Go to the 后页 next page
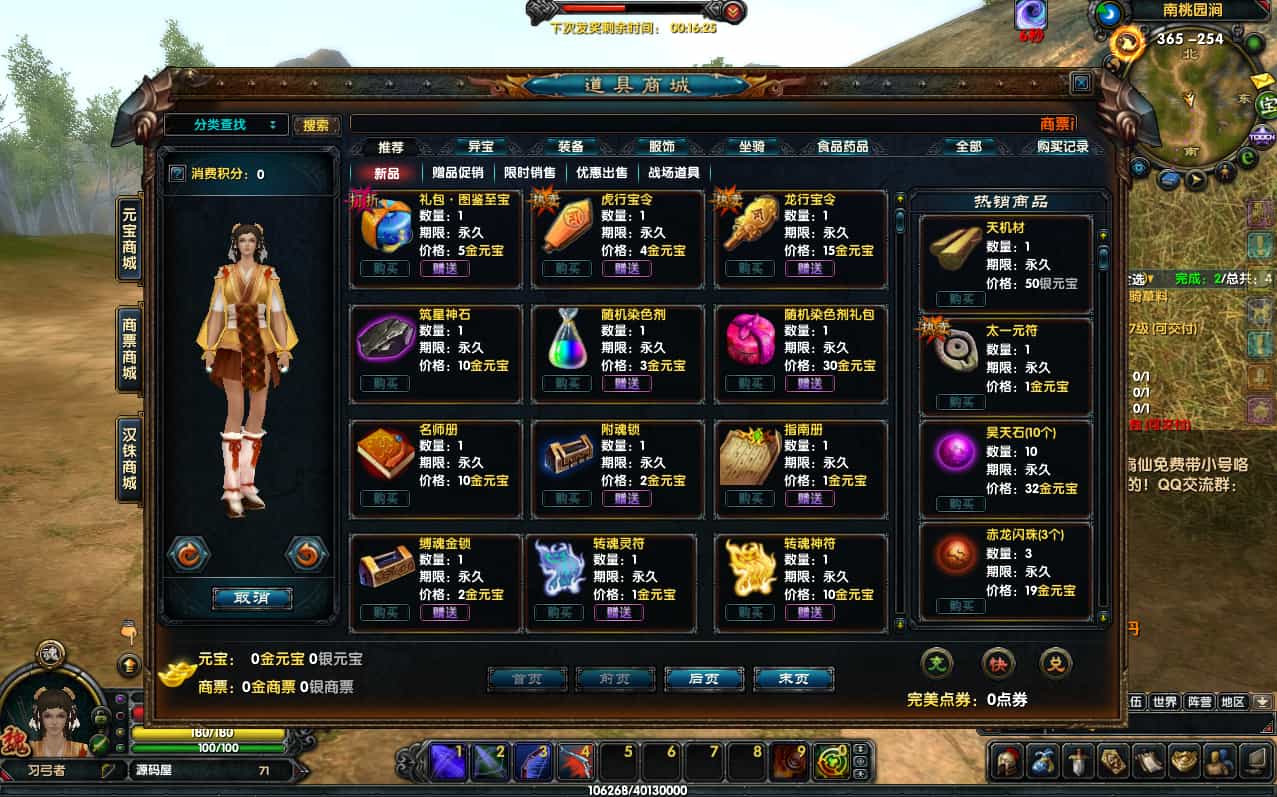The width and height of the screenshot is (1277, 797). pyautogui.click(x=703, y=679)
